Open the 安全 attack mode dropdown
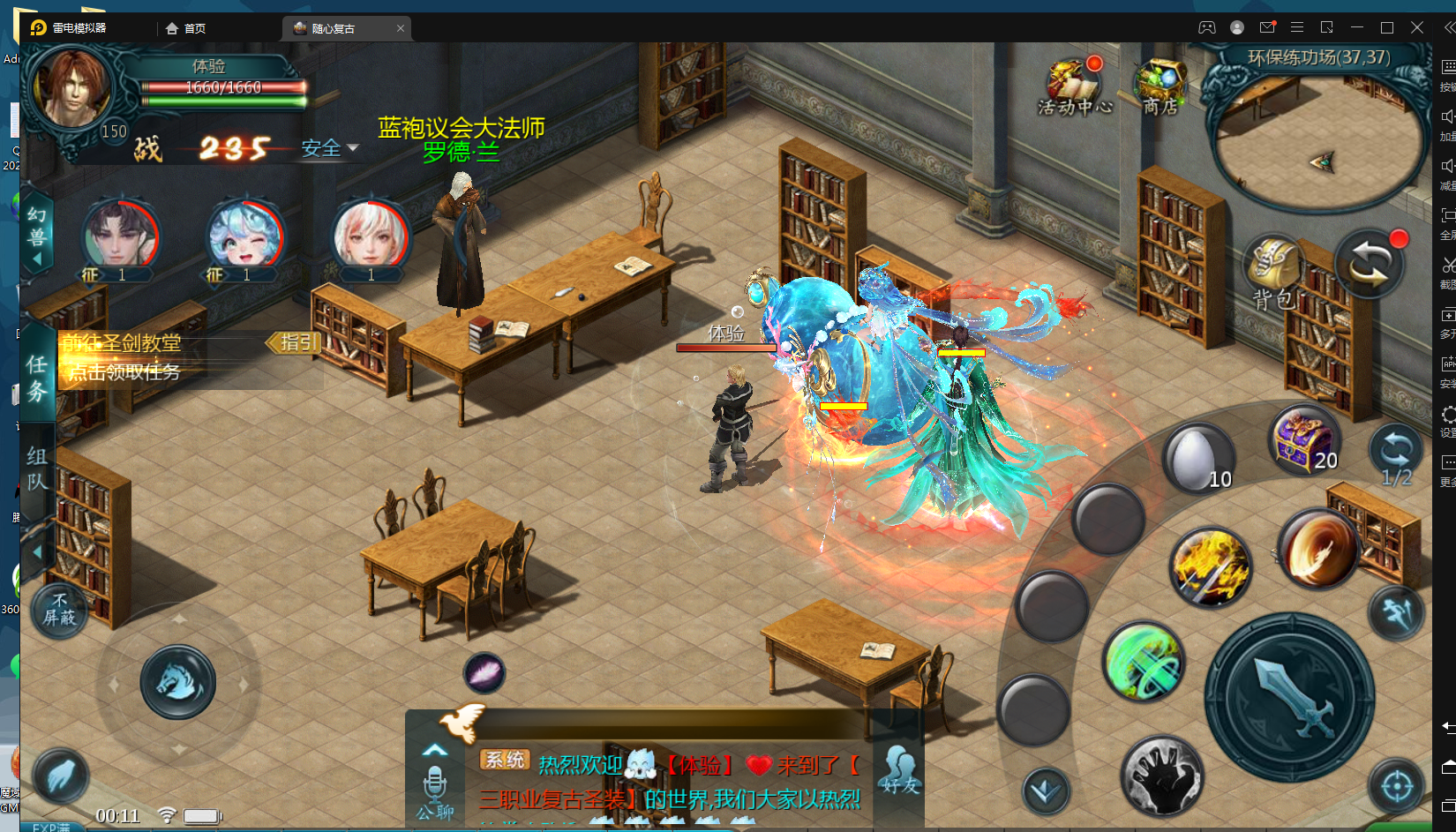Image resolution: width=1456 pixels, height=832 pixels. [x=329, y=148]
